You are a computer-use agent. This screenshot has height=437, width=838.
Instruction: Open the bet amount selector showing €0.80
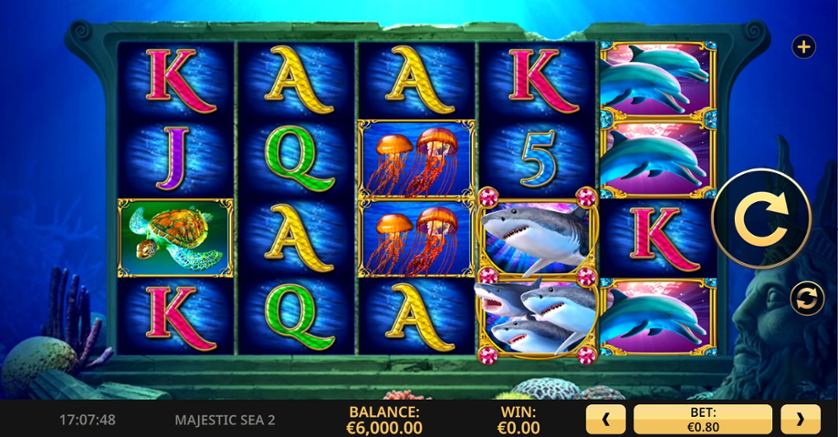pyautogui.click(x=703, y=418)
